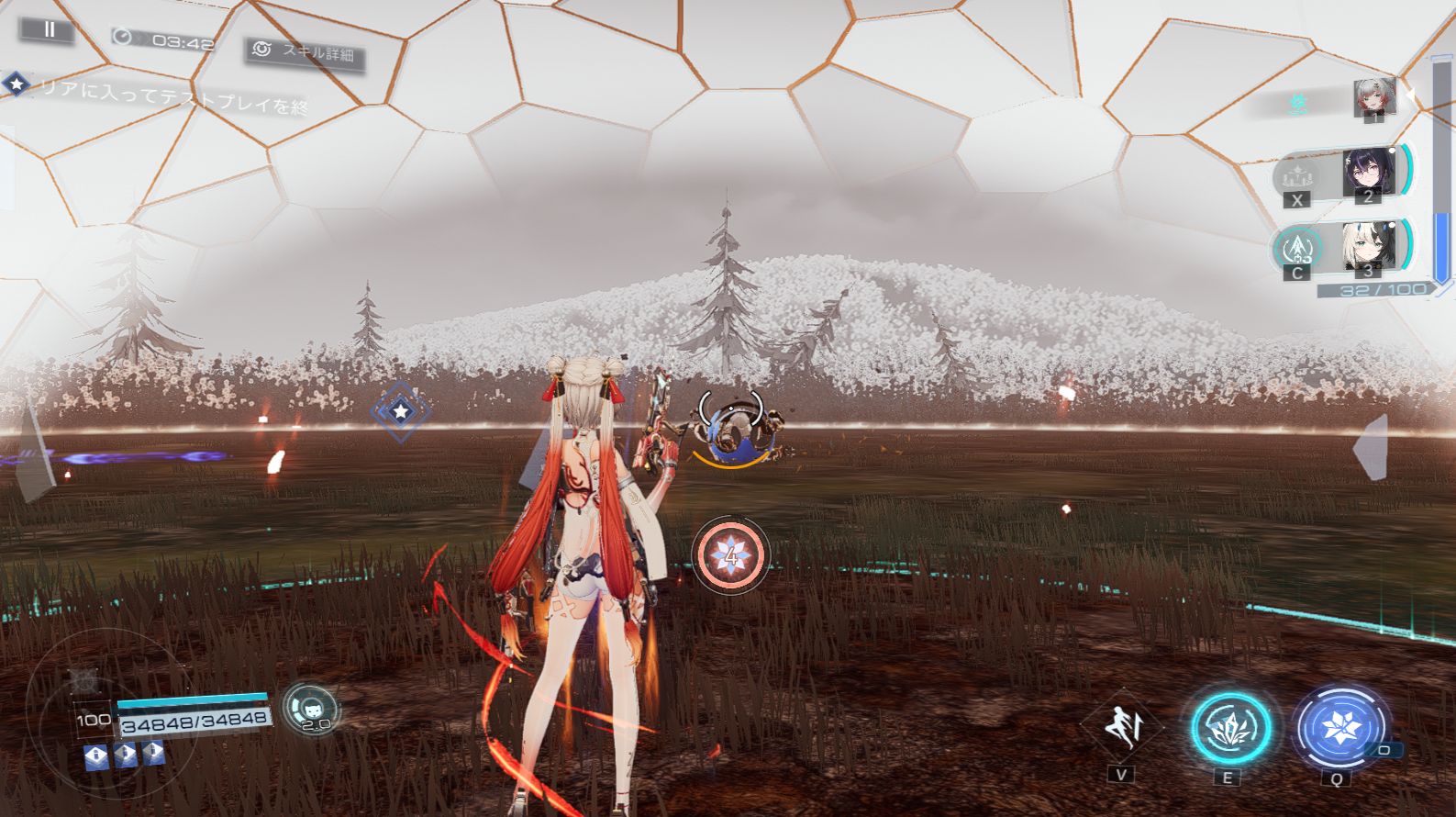Select the objective tracker star icon

tap(17, 84)
